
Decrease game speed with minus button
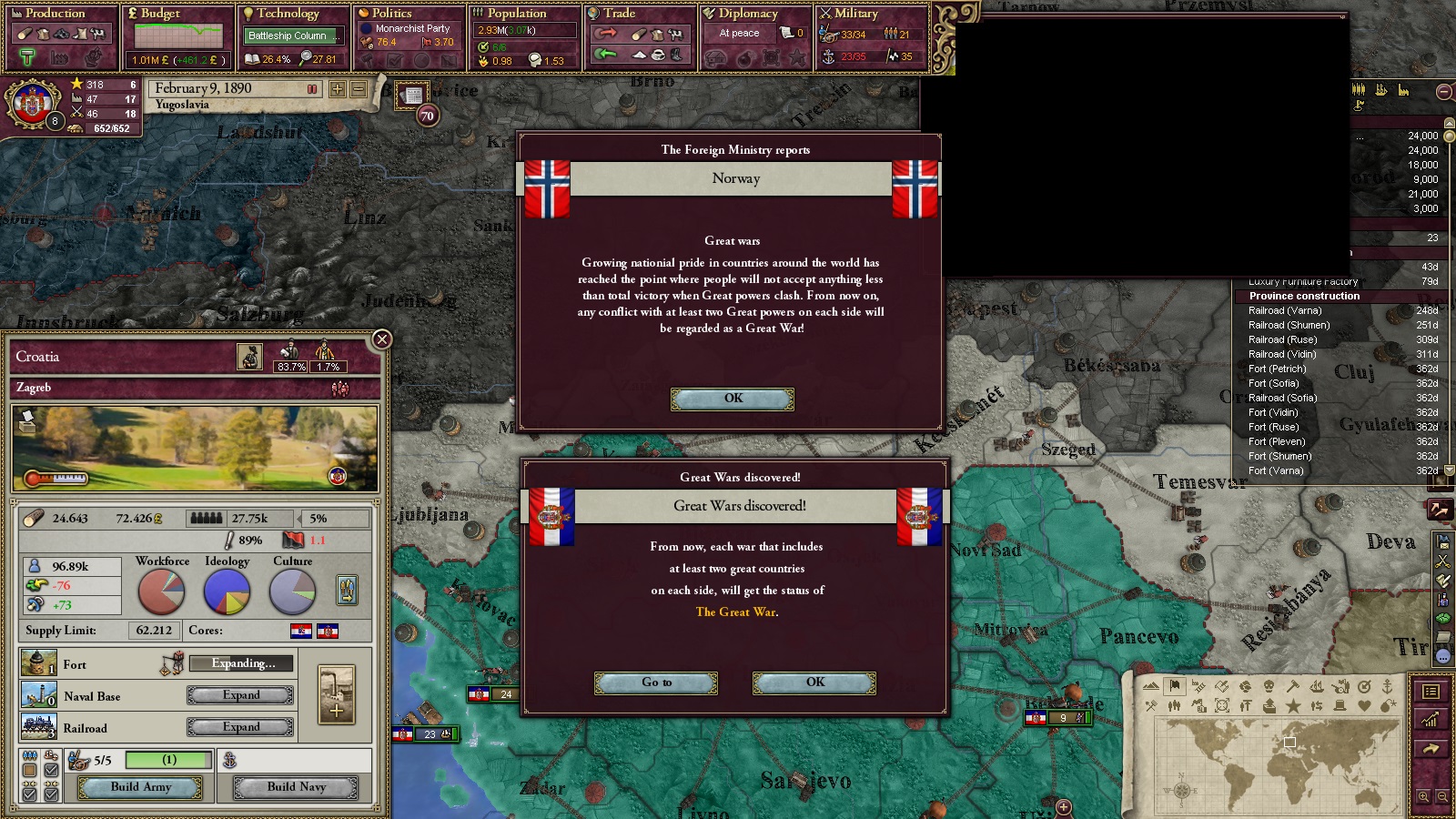pyautogui.click(x=359, y=89)
